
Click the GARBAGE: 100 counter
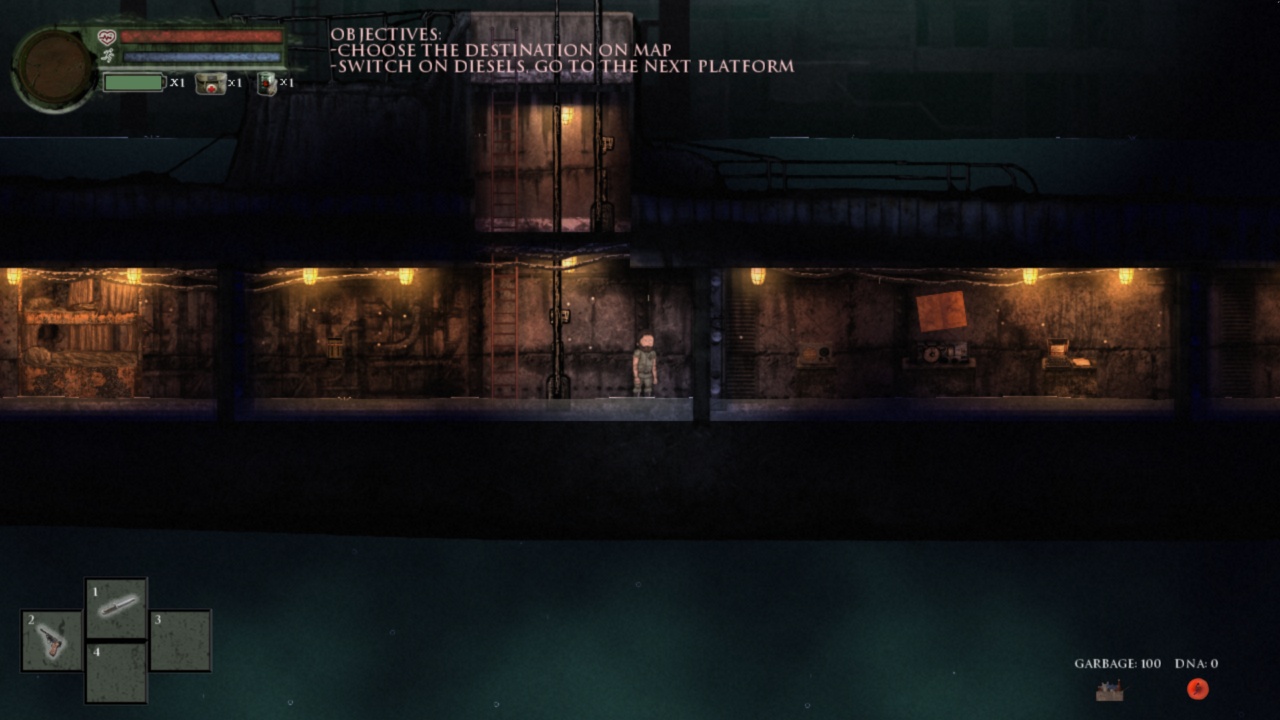coord(1116,662)
